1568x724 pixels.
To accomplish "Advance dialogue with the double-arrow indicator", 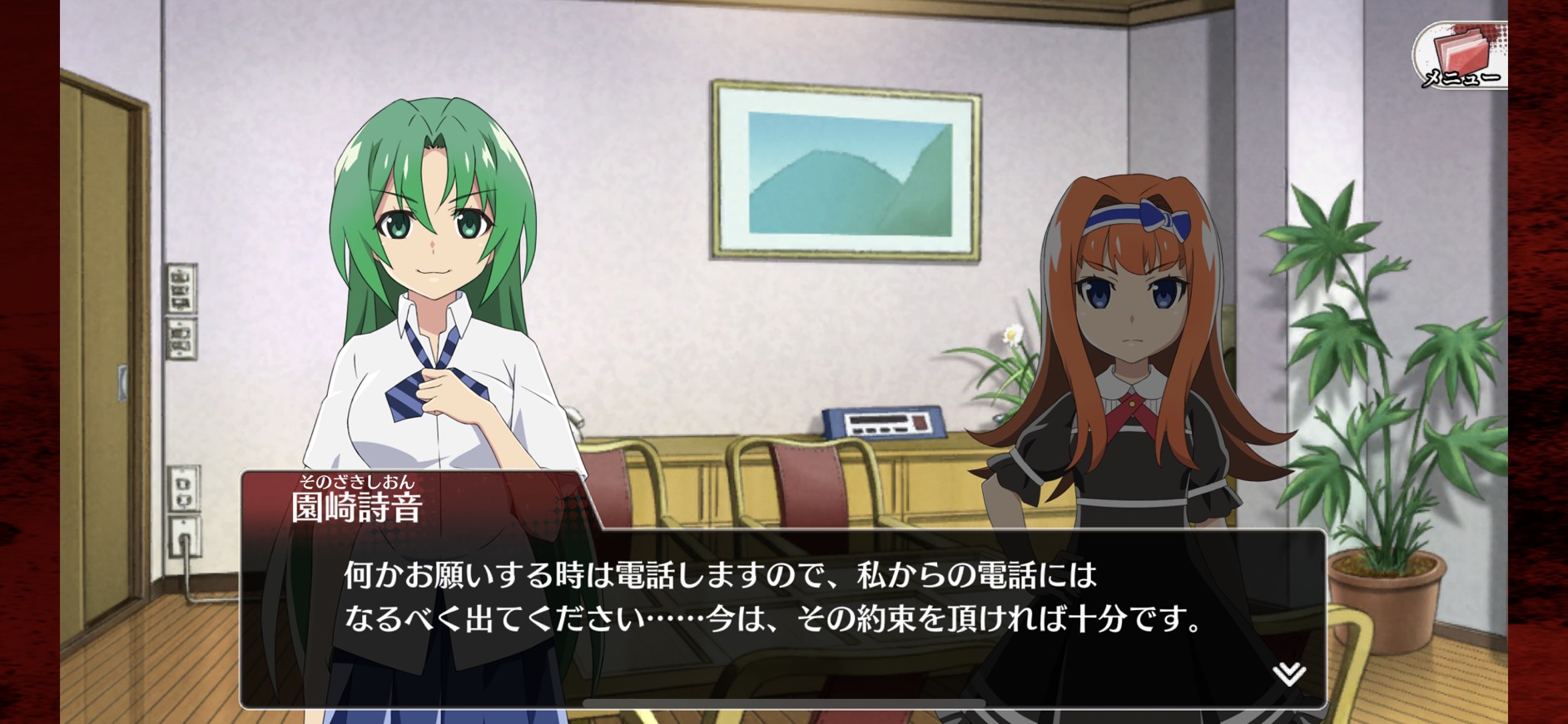I will 1288,673.
